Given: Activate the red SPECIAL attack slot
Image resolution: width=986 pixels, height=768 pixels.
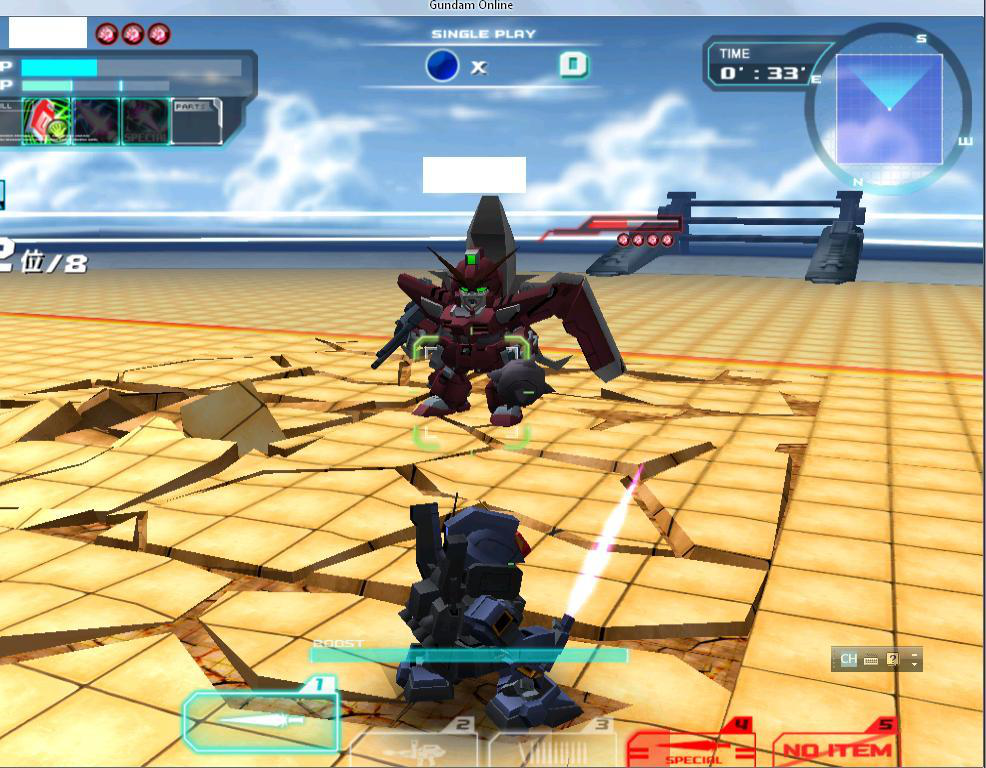Looking at the screenshot, I should pyautogui.click(x=691, y=747).
